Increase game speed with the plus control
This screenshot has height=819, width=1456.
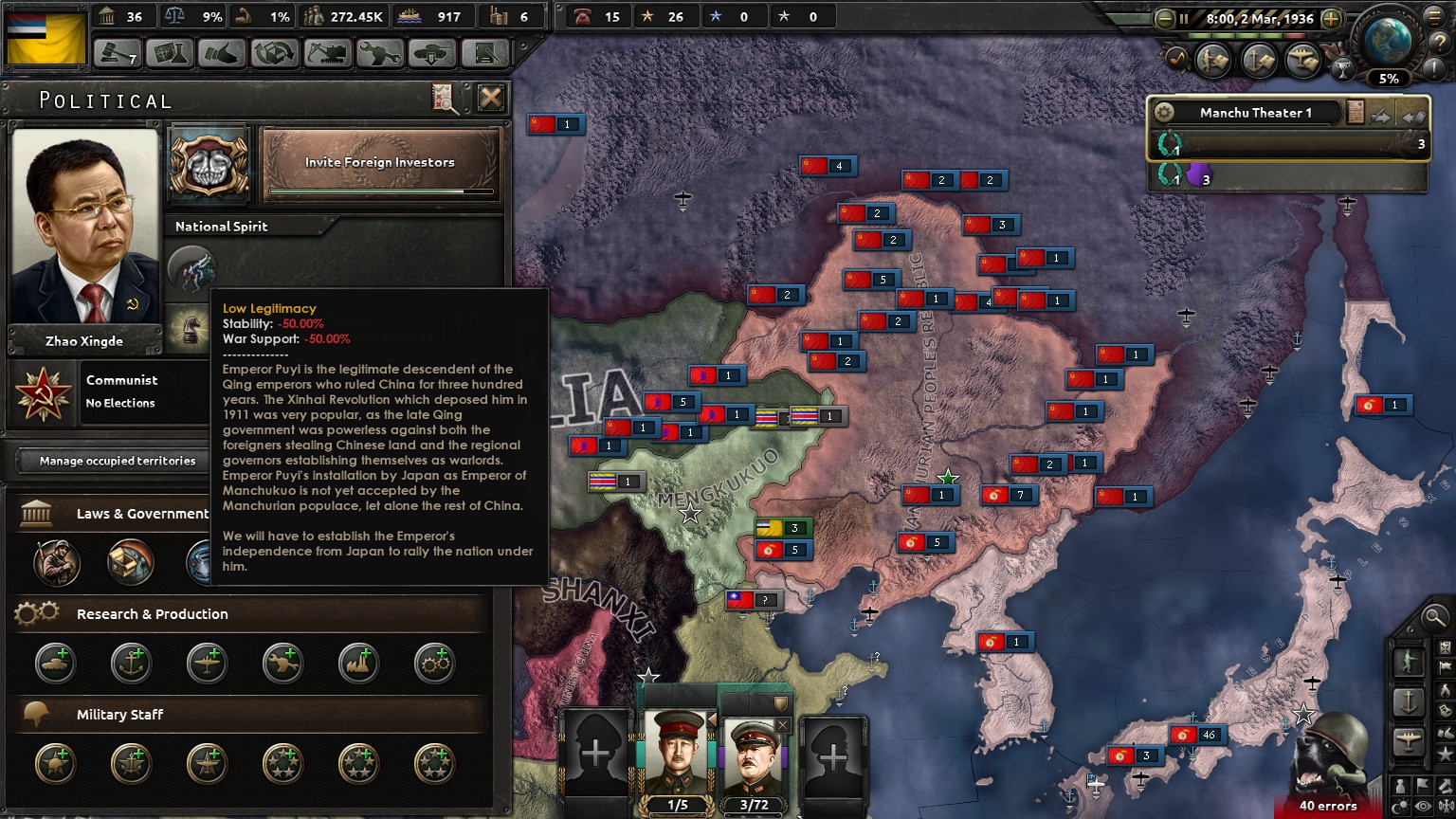1331,20
